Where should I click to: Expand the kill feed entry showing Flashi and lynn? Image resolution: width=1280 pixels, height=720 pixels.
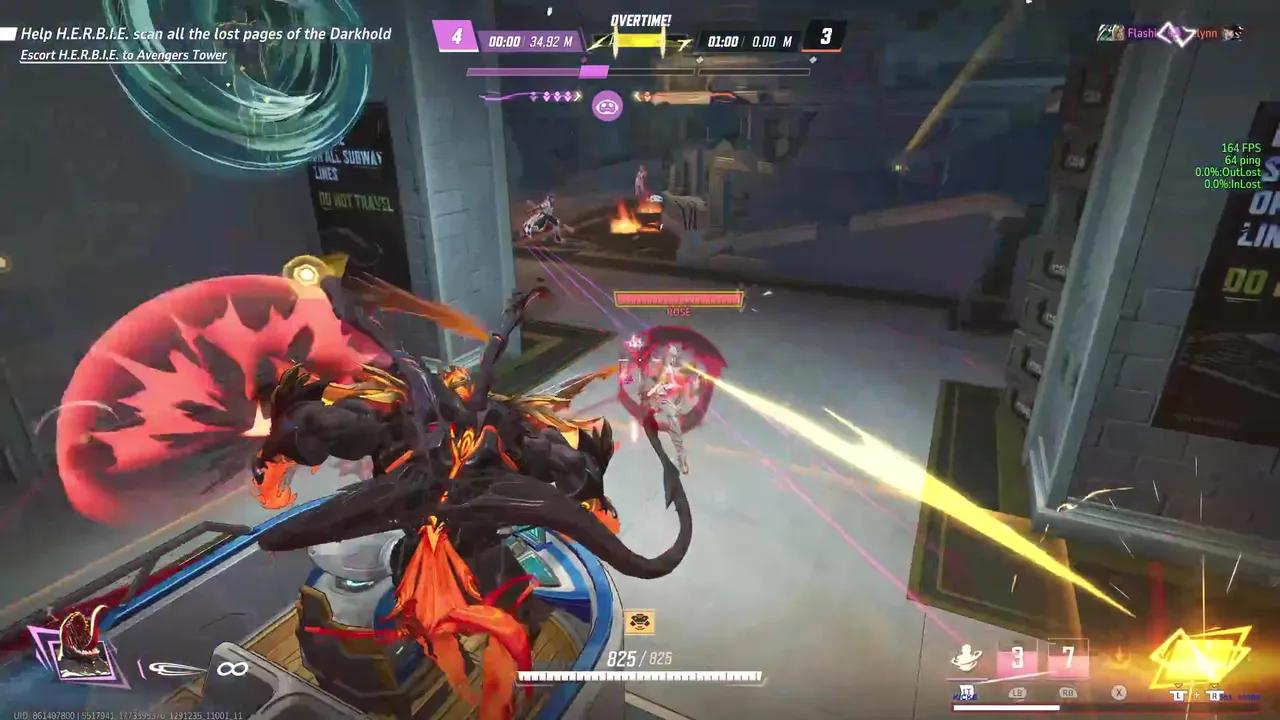1170,33
